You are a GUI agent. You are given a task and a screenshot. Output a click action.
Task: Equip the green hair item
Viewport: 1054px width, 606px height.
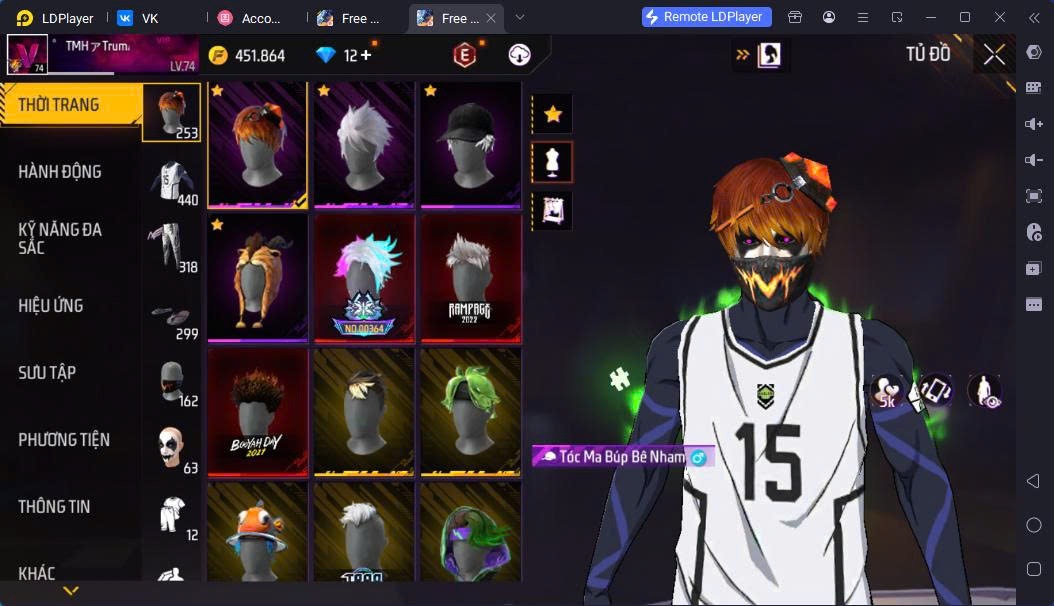tap(470, 411)
